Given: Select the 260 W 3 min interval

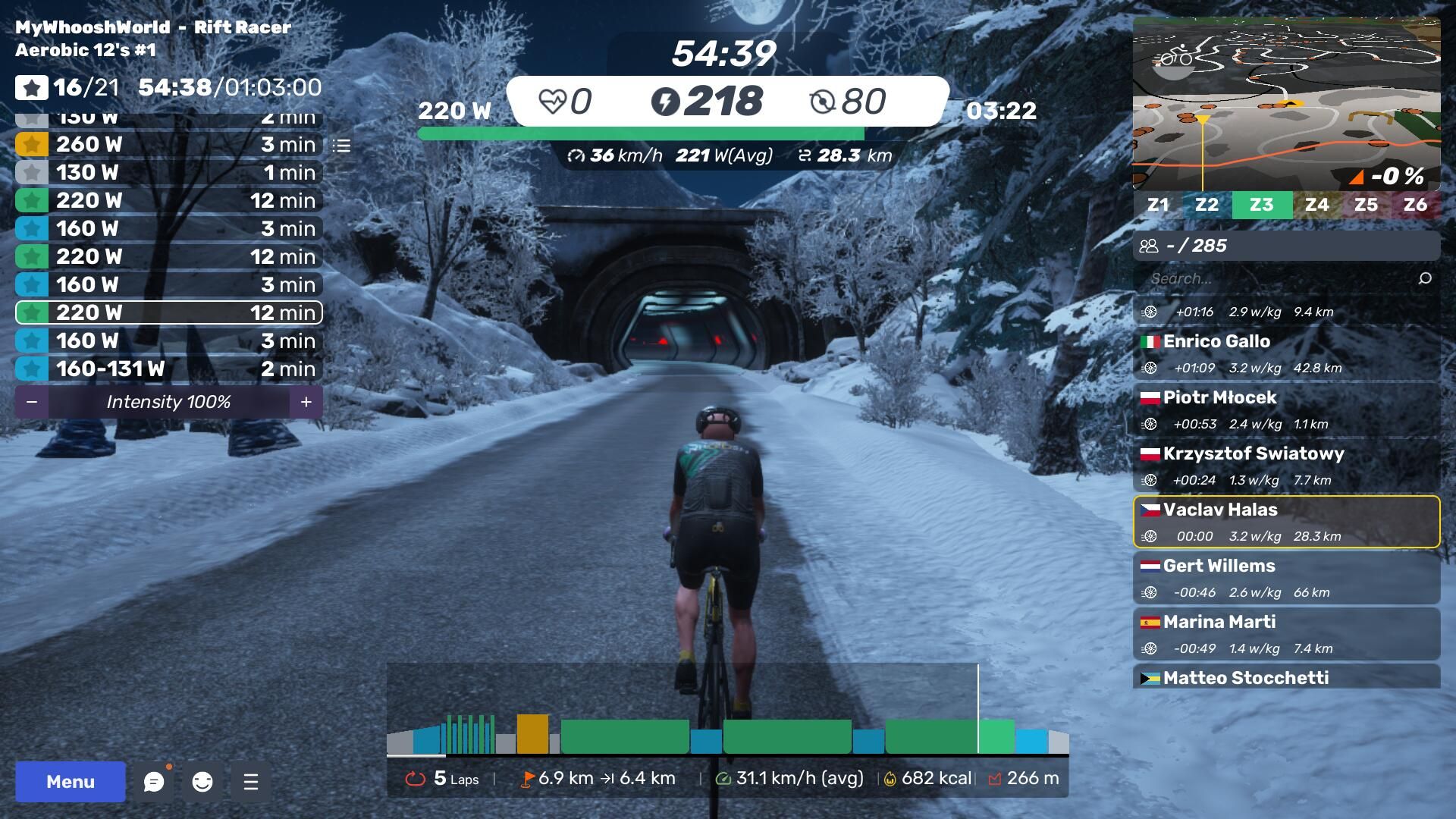Looking at the screenshot, I should [x=168, y=144].
